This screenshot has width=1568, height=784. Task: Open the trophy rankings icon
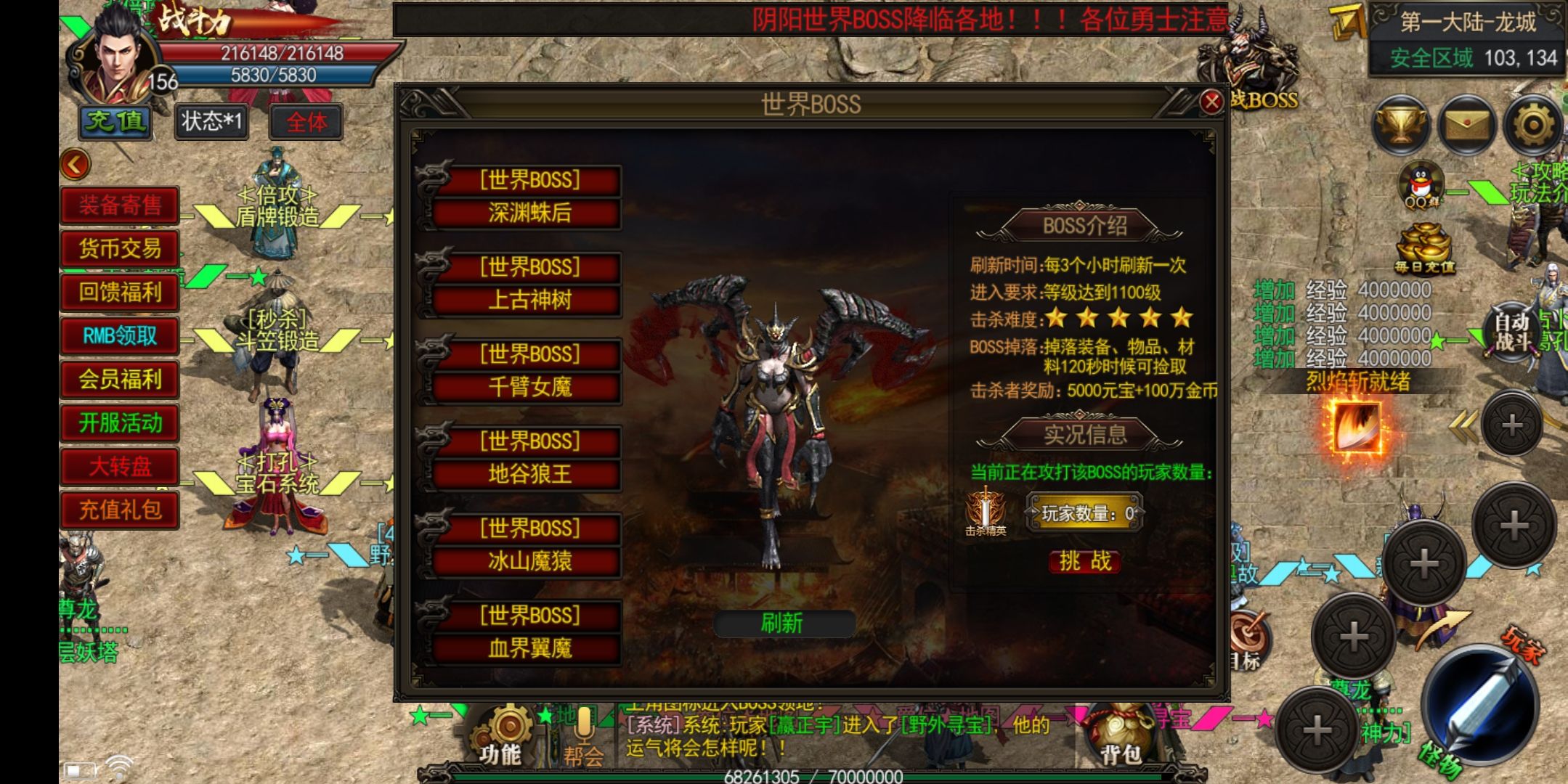(x=1400, y=126)
